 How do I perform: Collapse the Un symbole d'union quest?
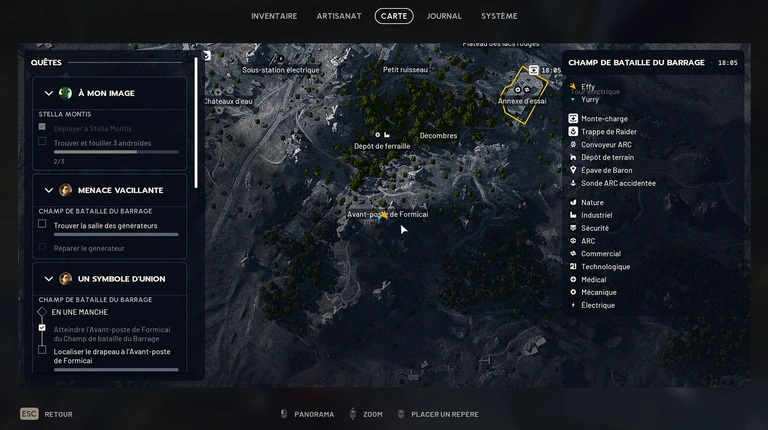49,279
